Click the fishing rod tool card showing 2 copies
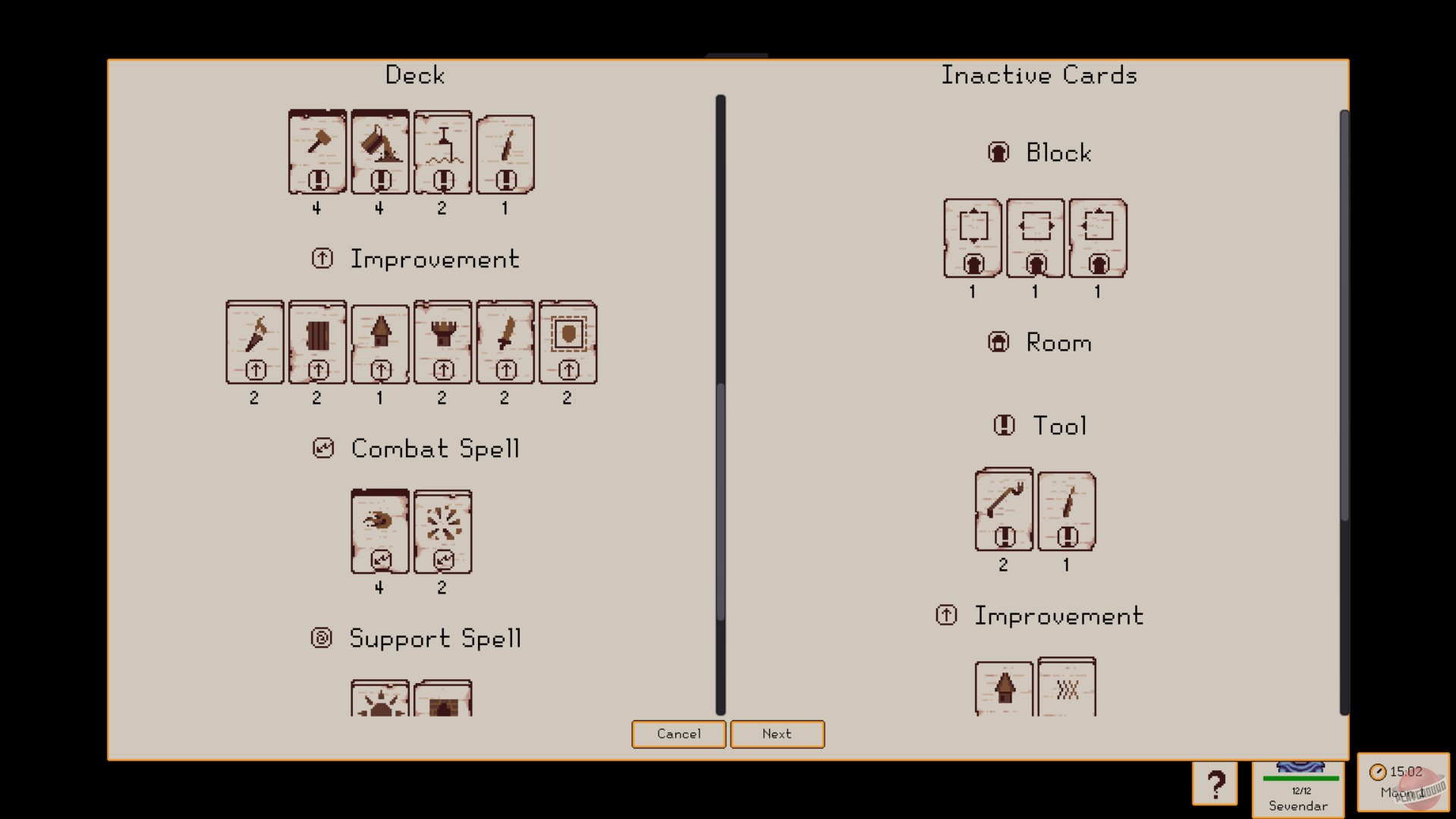Screen dimensions: 1456x819 point(442,152)
